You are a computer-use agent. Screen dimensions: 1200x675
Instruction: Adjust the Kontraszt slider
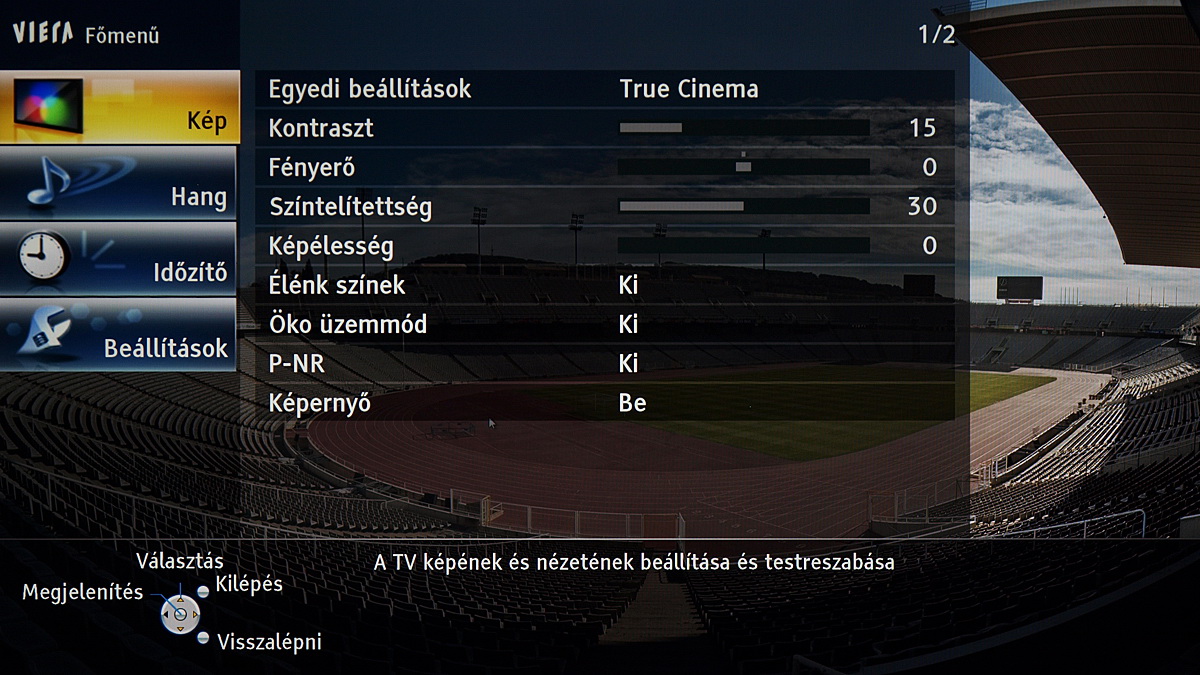tap(743, 128)
